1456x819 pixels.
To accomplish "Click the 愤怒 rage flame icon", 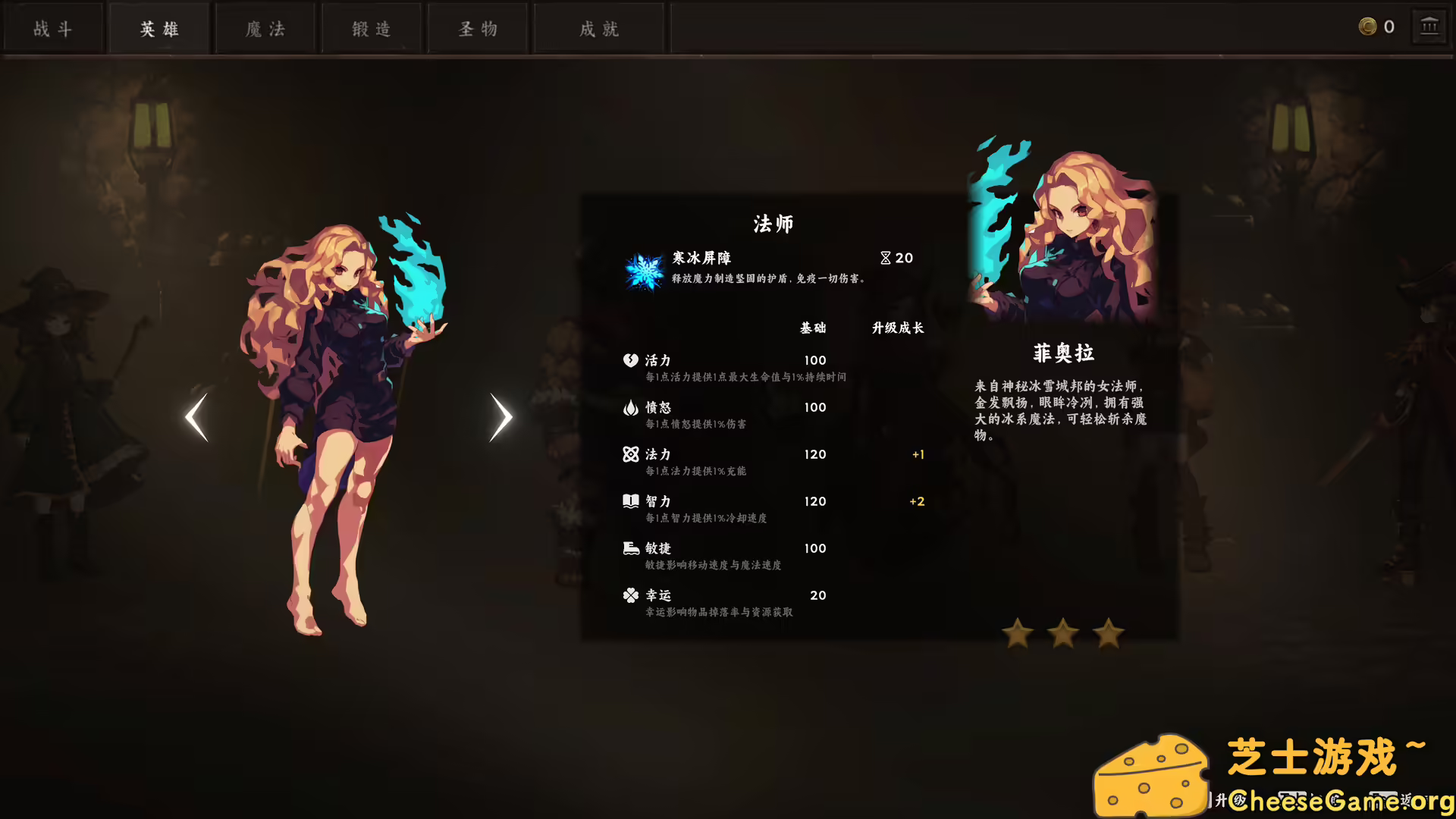I will pyautogui.click(x=630, y=407).
